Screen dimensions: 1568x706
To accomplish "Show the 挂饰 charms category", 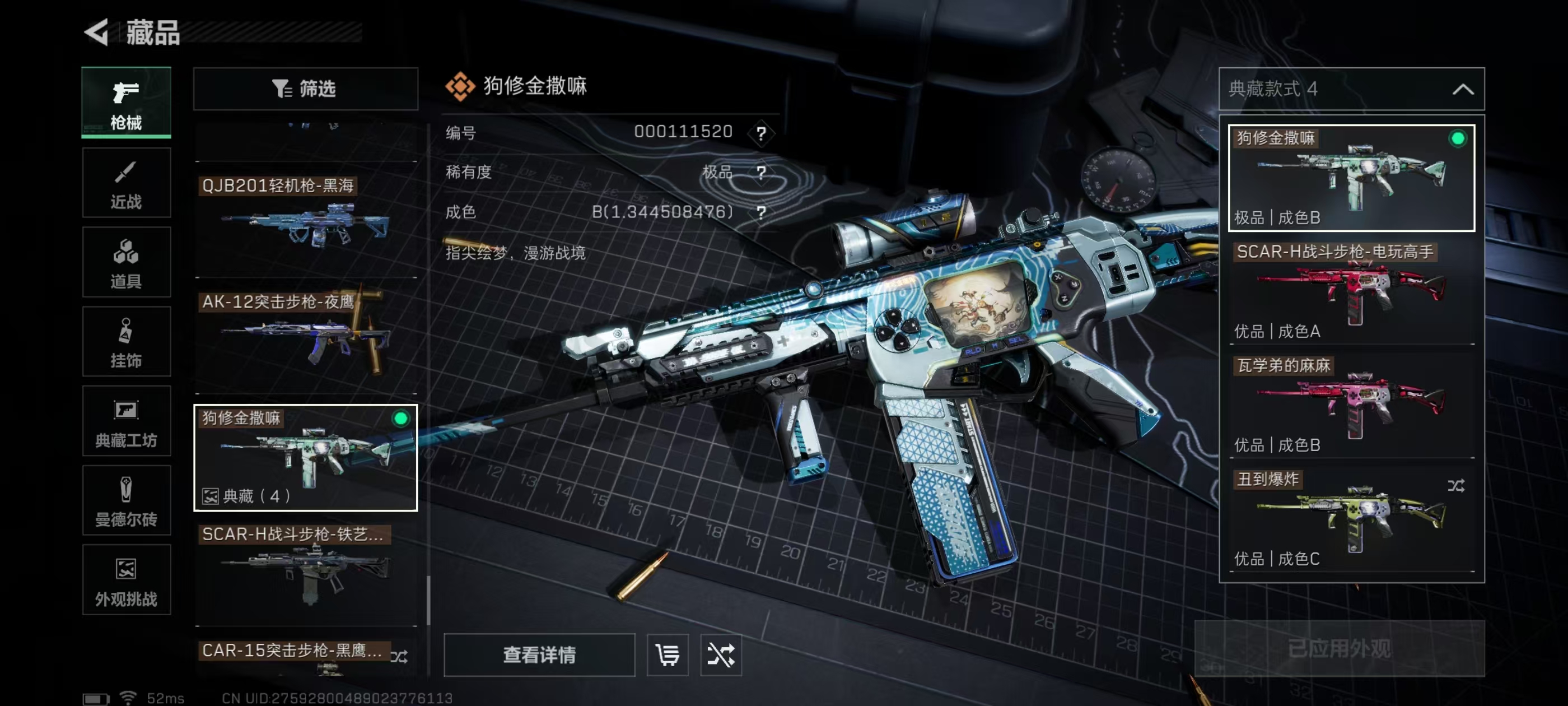I will pos(126,342).
